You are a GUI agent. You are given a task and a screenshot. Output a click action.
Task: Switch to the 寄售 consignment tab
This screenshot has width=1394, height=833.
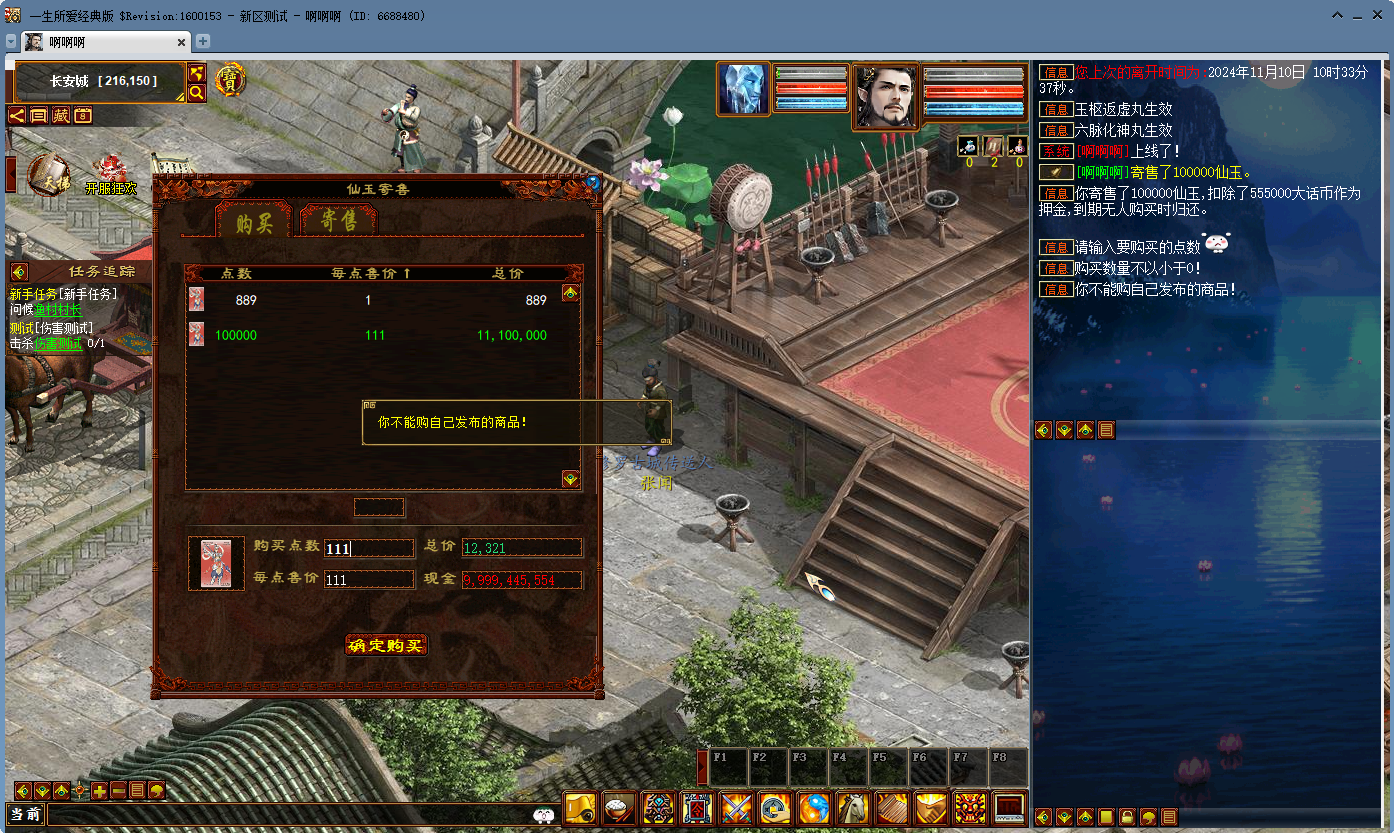(x=339, y=221)
